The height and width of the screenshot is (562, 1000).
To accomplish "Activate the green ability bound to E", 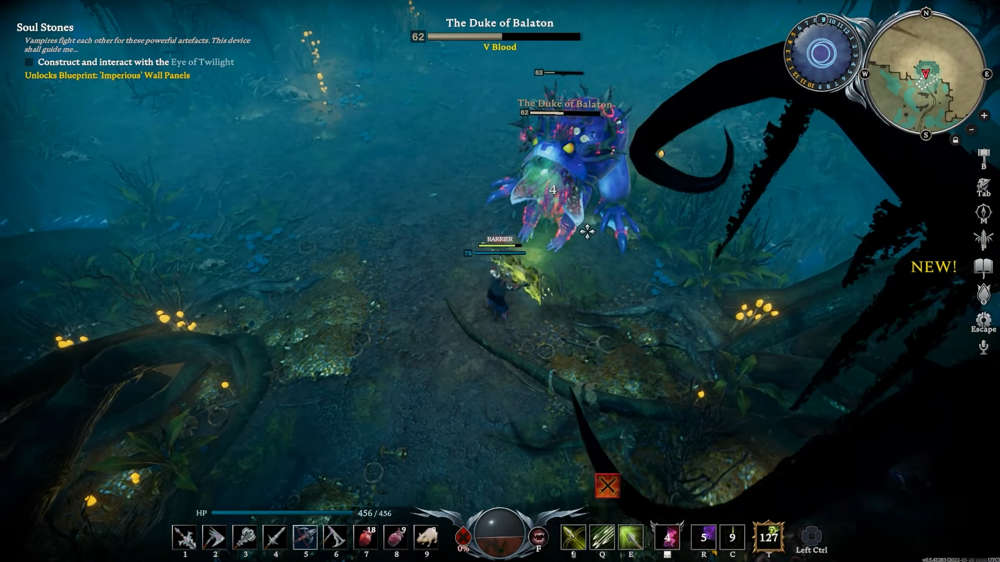I will [x=630, y=537].
